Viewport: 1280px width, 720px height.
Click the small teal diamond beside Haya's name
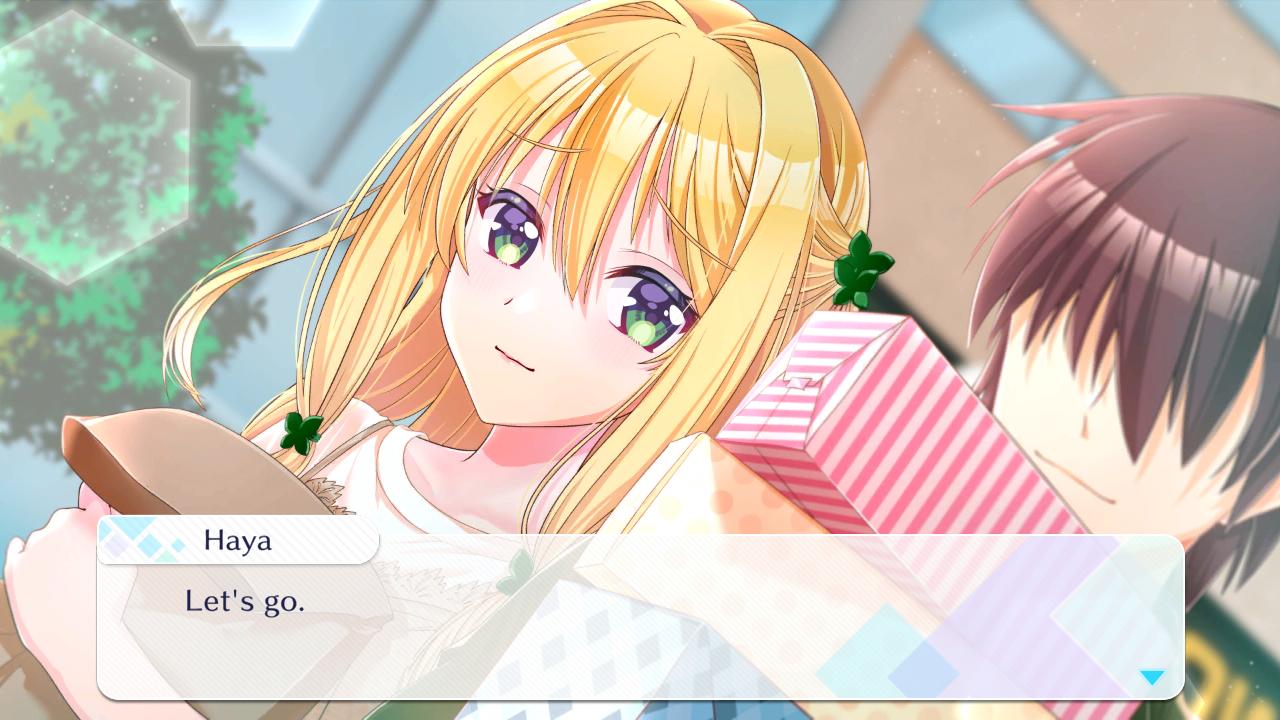(x=178, y=544)
